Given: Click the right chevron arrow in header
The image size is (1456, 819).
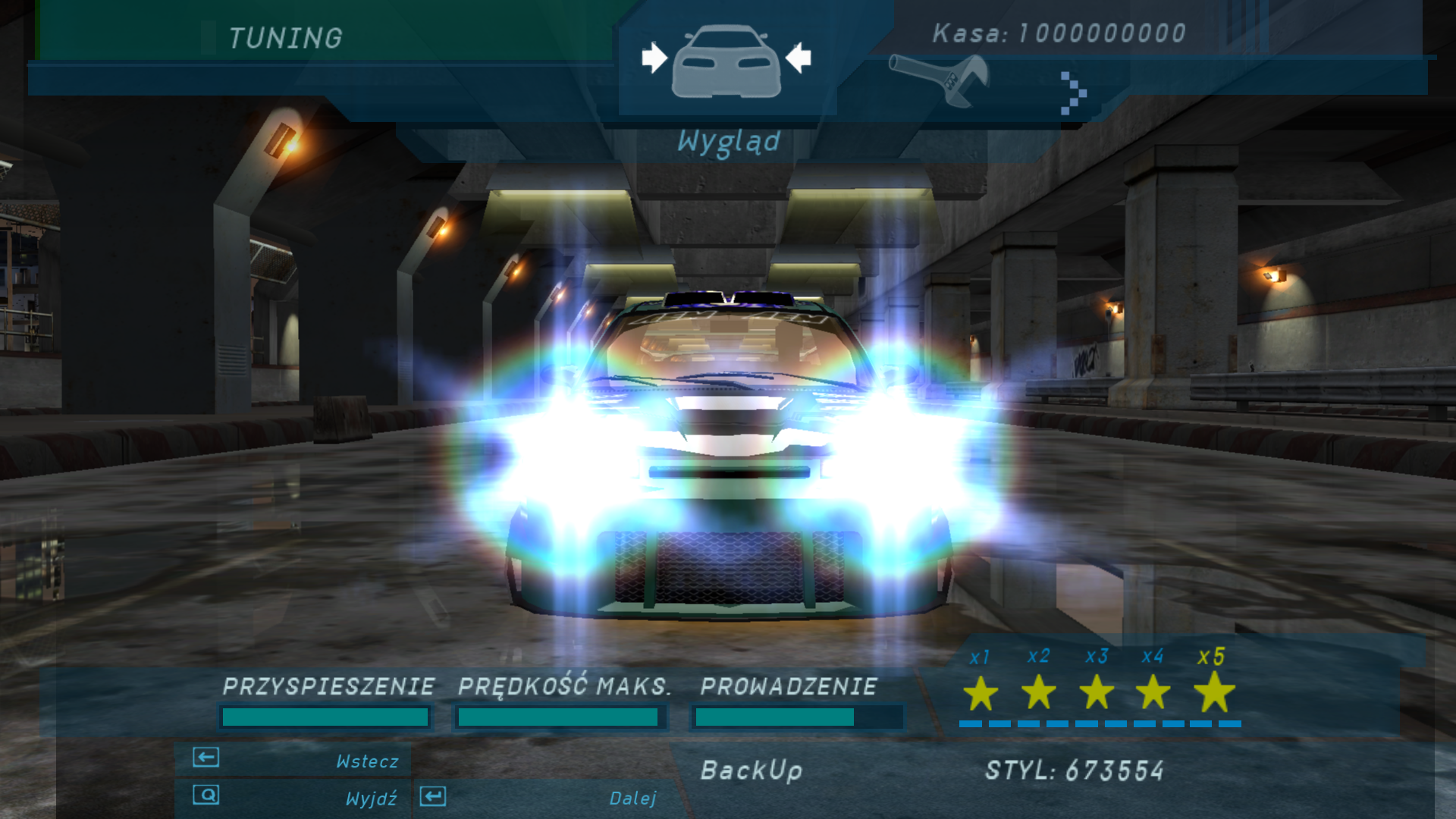Looking at the screenshot, I should pyautogui.click(x=1072, y=93).
